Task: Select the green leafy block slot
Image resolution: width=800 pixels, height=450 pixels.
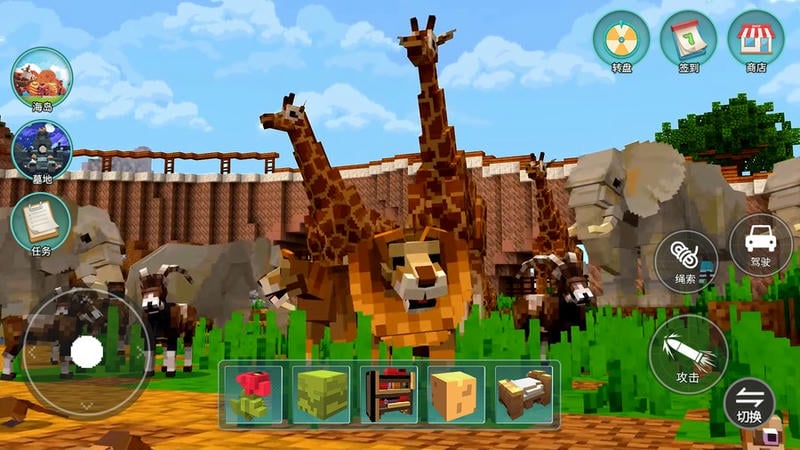Action: point(322,393)
